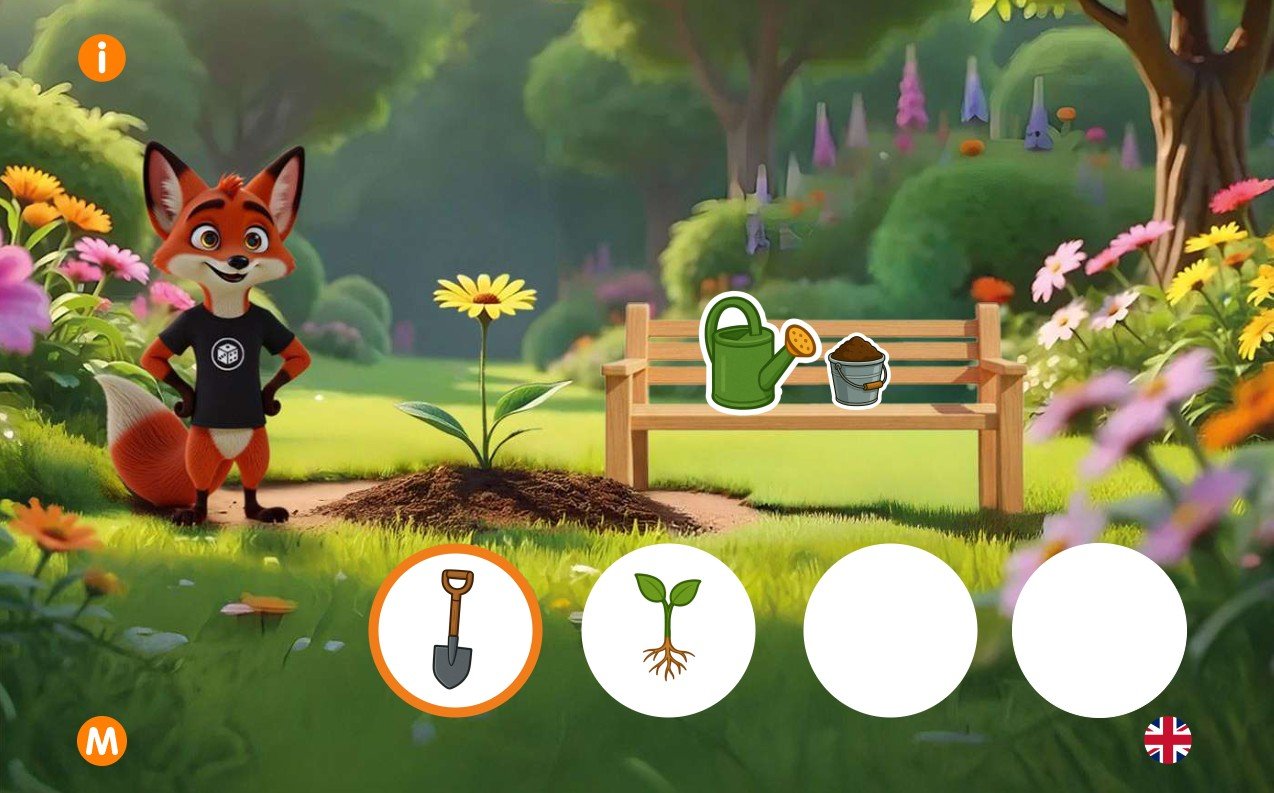The image size is (1274, 793).
Task: Select the shovel step circle
Action: point(455,631)
